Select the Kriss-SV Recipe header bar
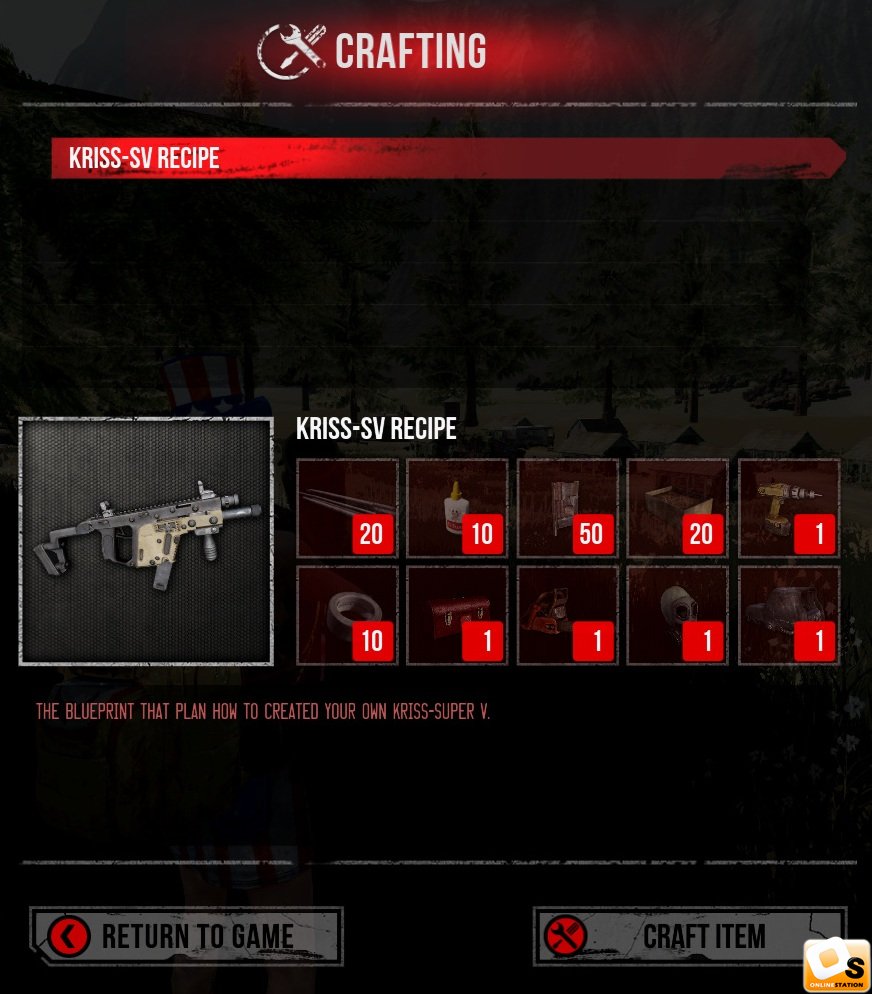This screenshot has height=994, width=872. (x=448, y=158)
